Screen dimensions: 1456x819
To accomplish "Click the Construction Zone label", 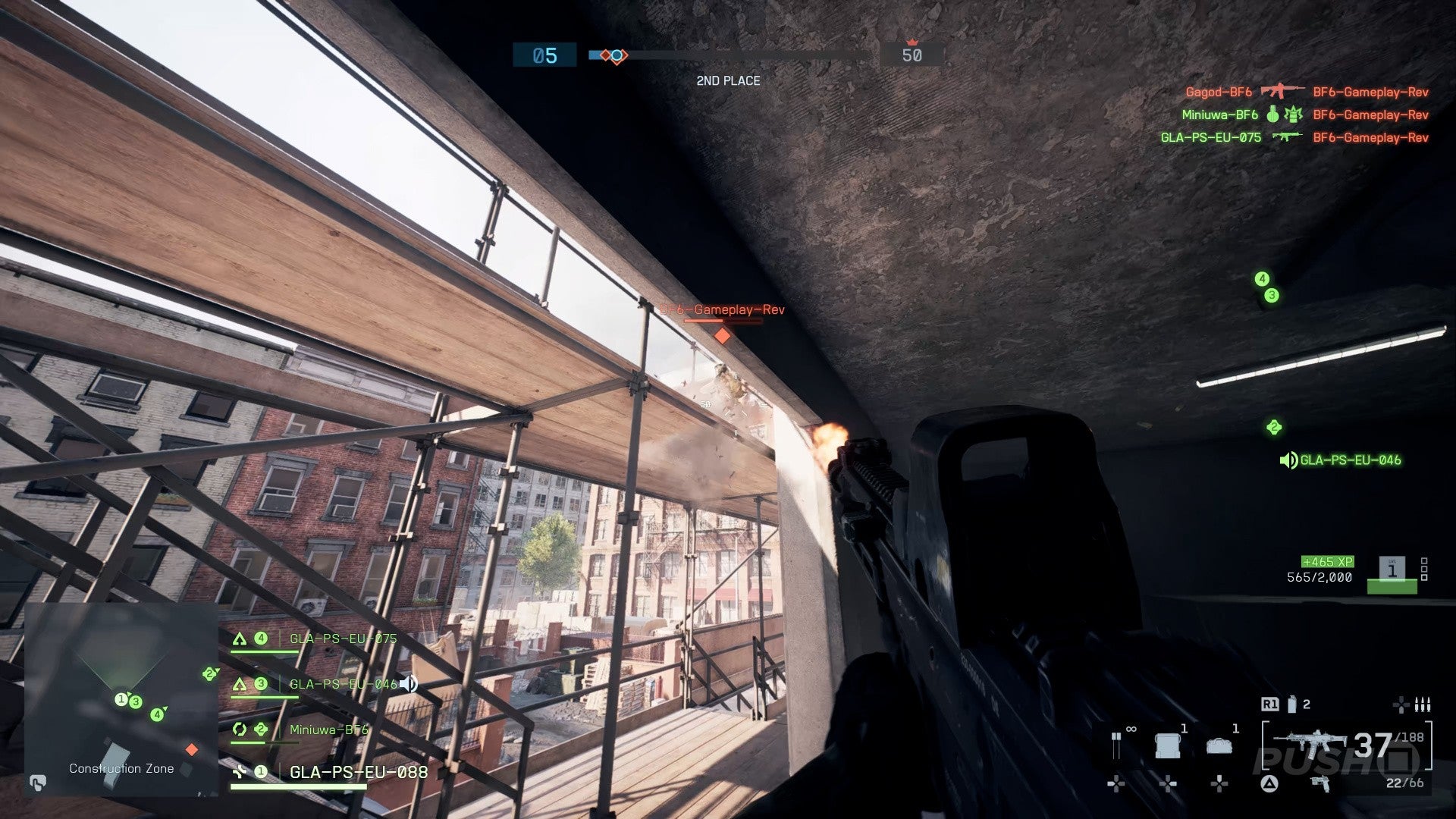I will pos(121,768).
